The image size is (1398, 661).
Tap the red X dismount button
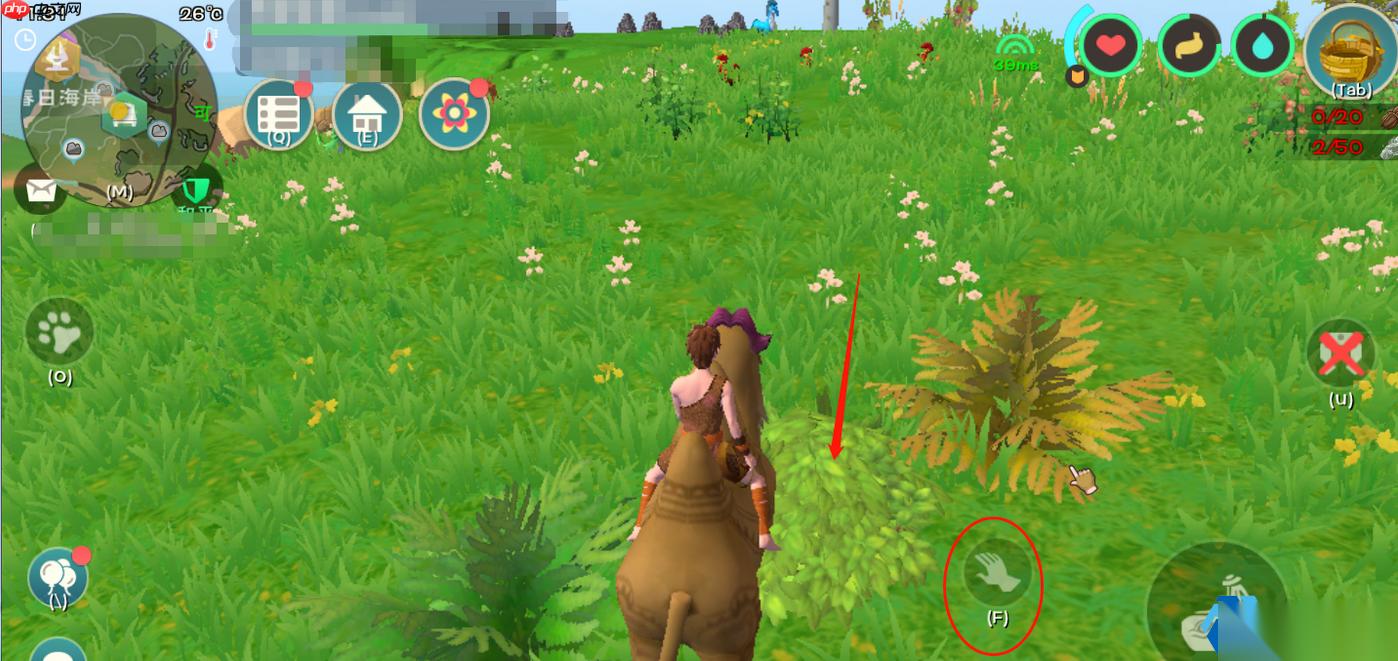coord(1341,353)
